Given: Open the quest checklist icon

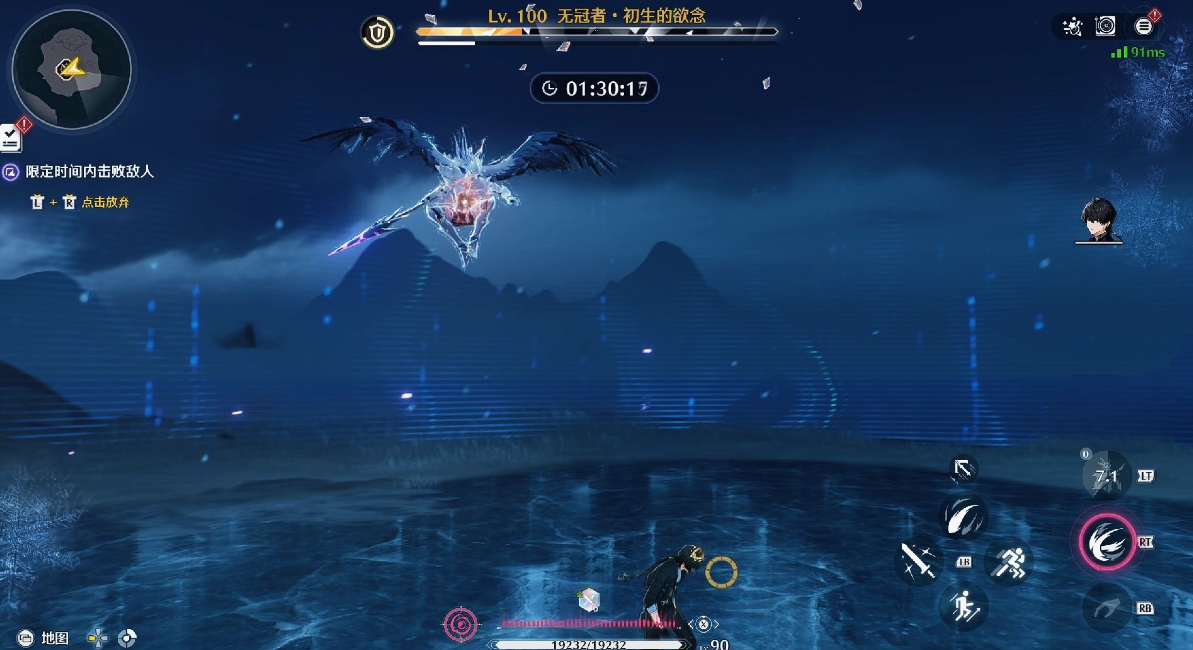Looking at the screenshot, I should tap(10, 138).
